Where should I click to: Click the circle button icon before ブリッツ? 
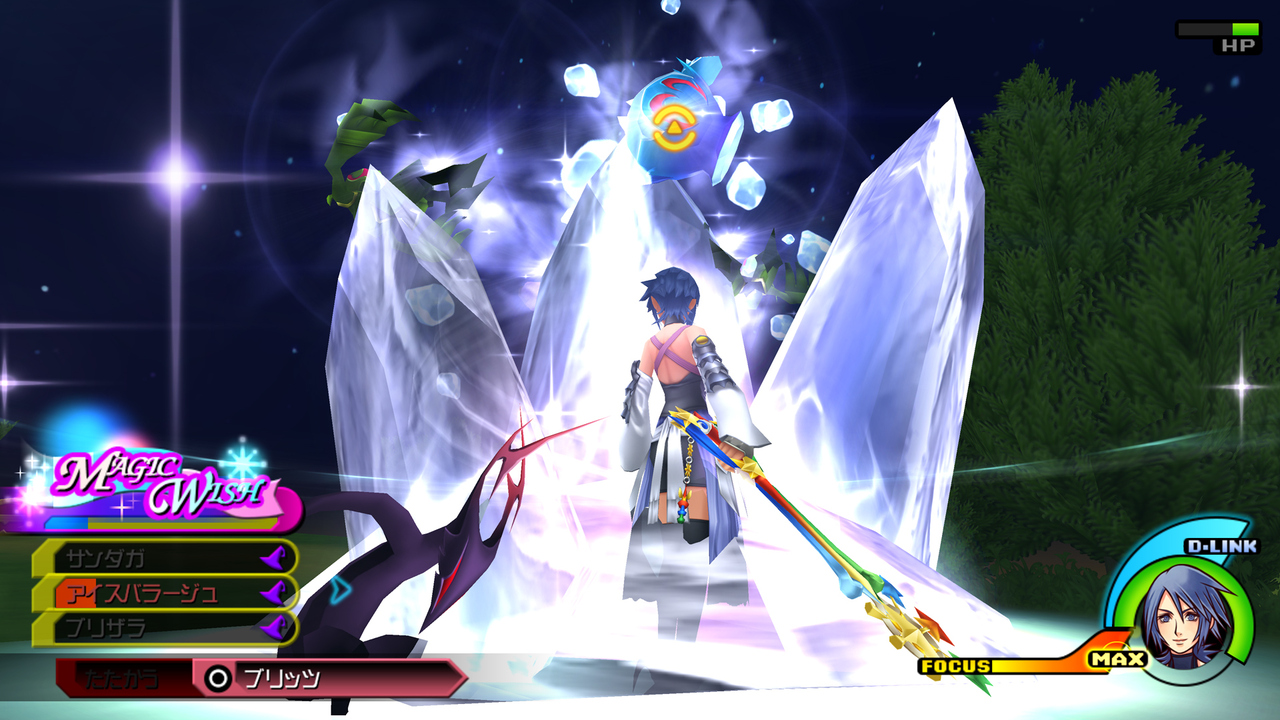pos(217,676)
